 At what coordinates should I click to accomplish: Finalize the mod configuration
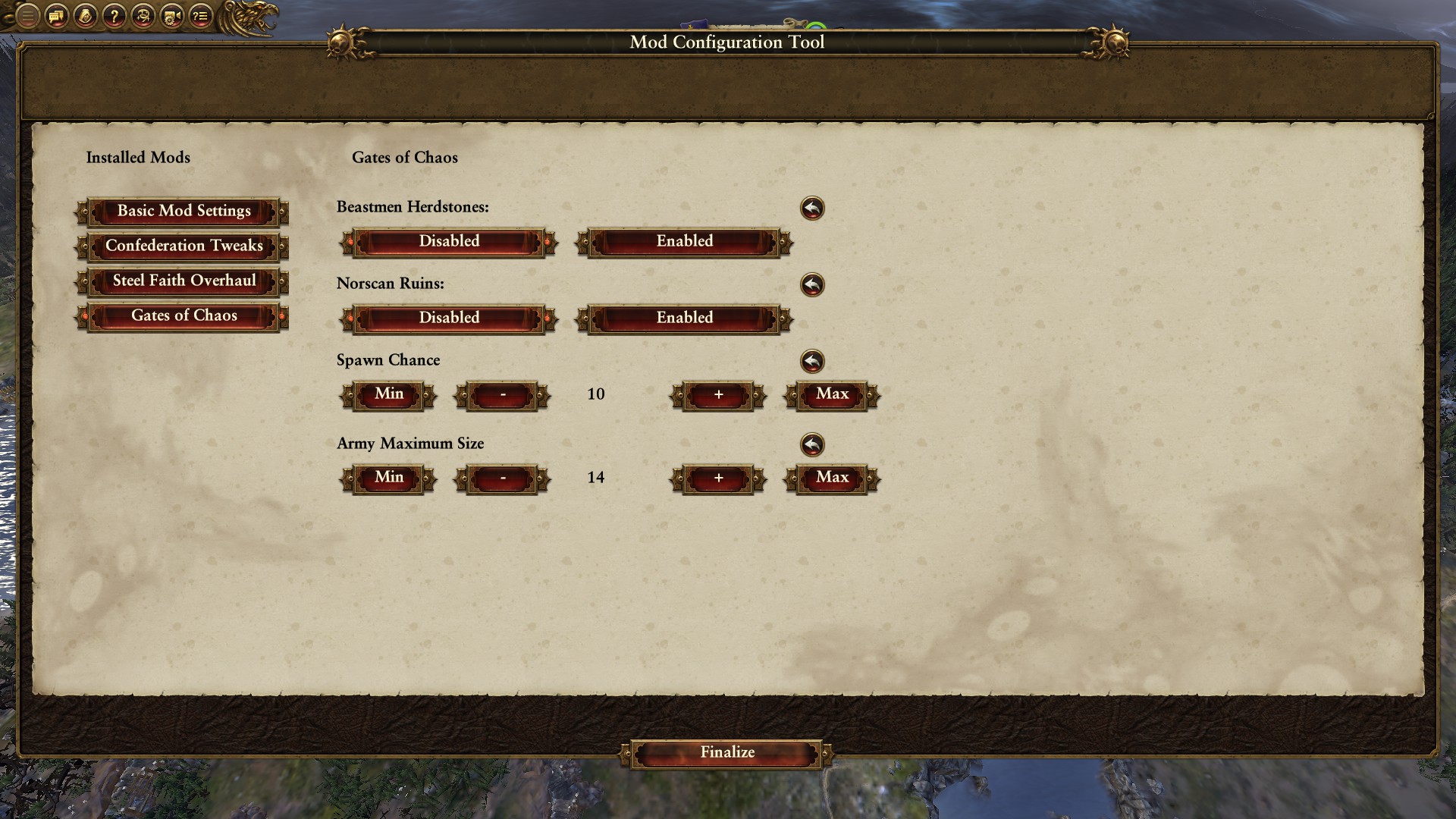tap(726, 753)
